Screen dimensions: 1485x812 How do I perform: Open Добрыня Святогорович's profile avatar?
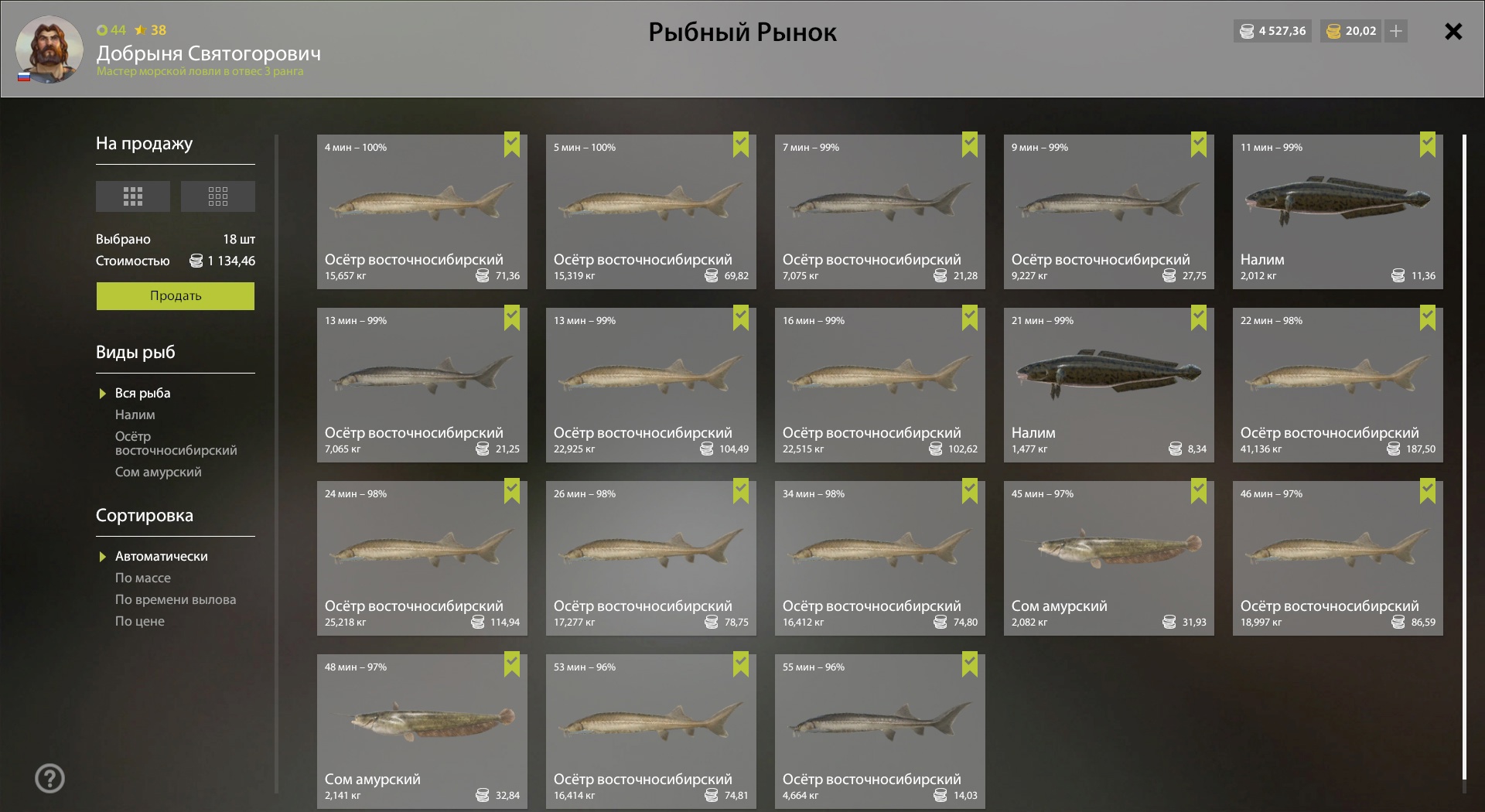(49, 49)
